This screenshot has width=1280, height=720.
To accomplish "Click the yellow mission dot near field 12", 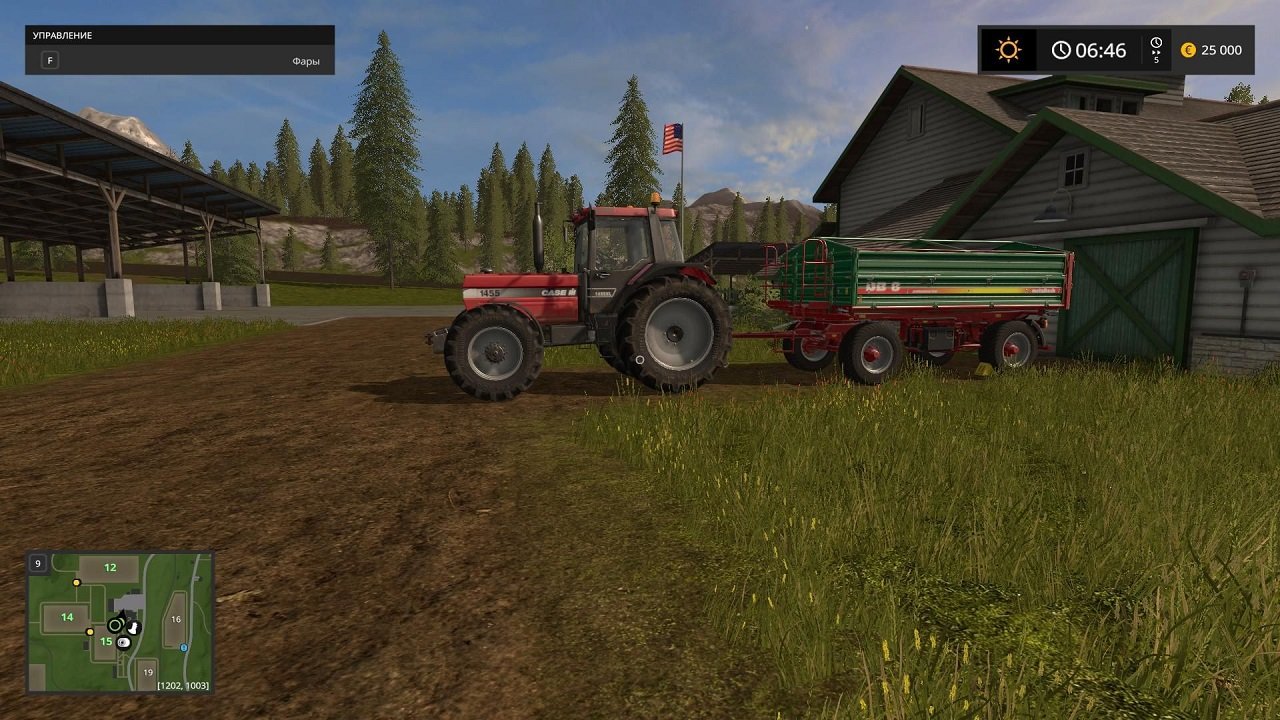I will [76, 582].
